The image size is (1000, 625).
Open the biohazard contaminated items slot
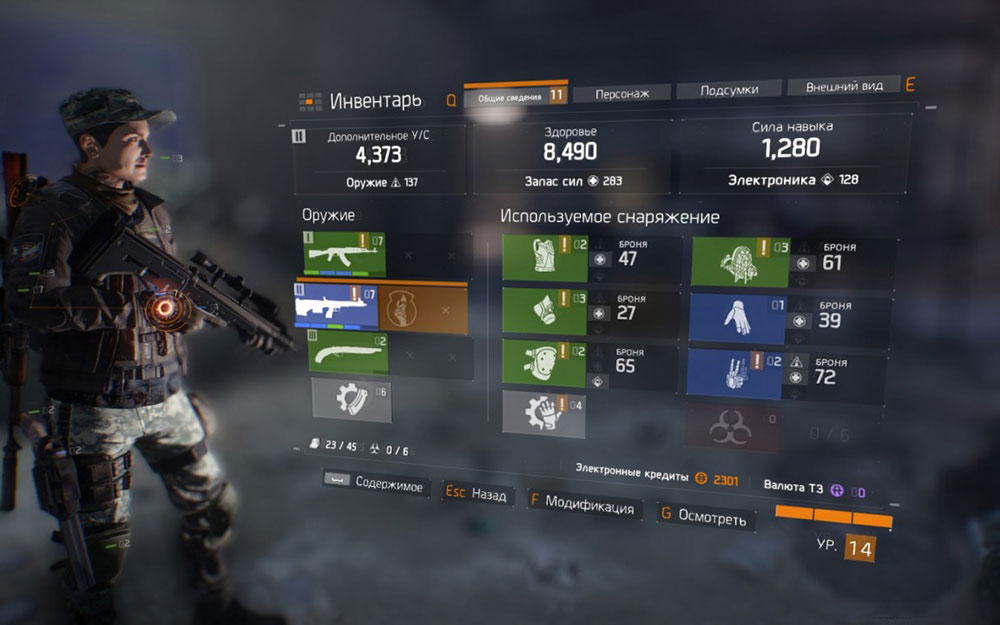[733, 427]
